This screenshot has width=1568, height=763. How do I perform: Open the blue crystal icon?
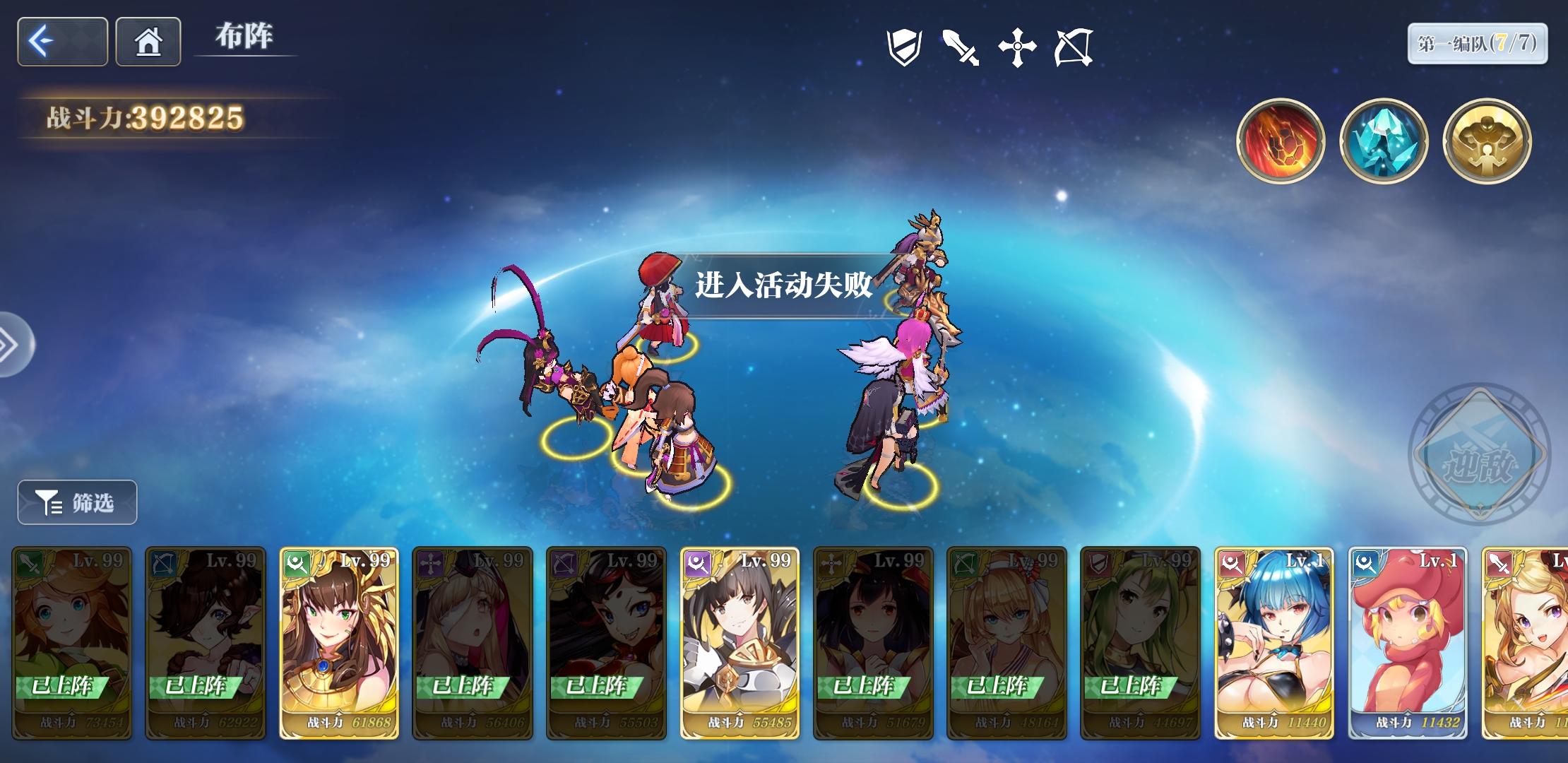click(1384, 141)
